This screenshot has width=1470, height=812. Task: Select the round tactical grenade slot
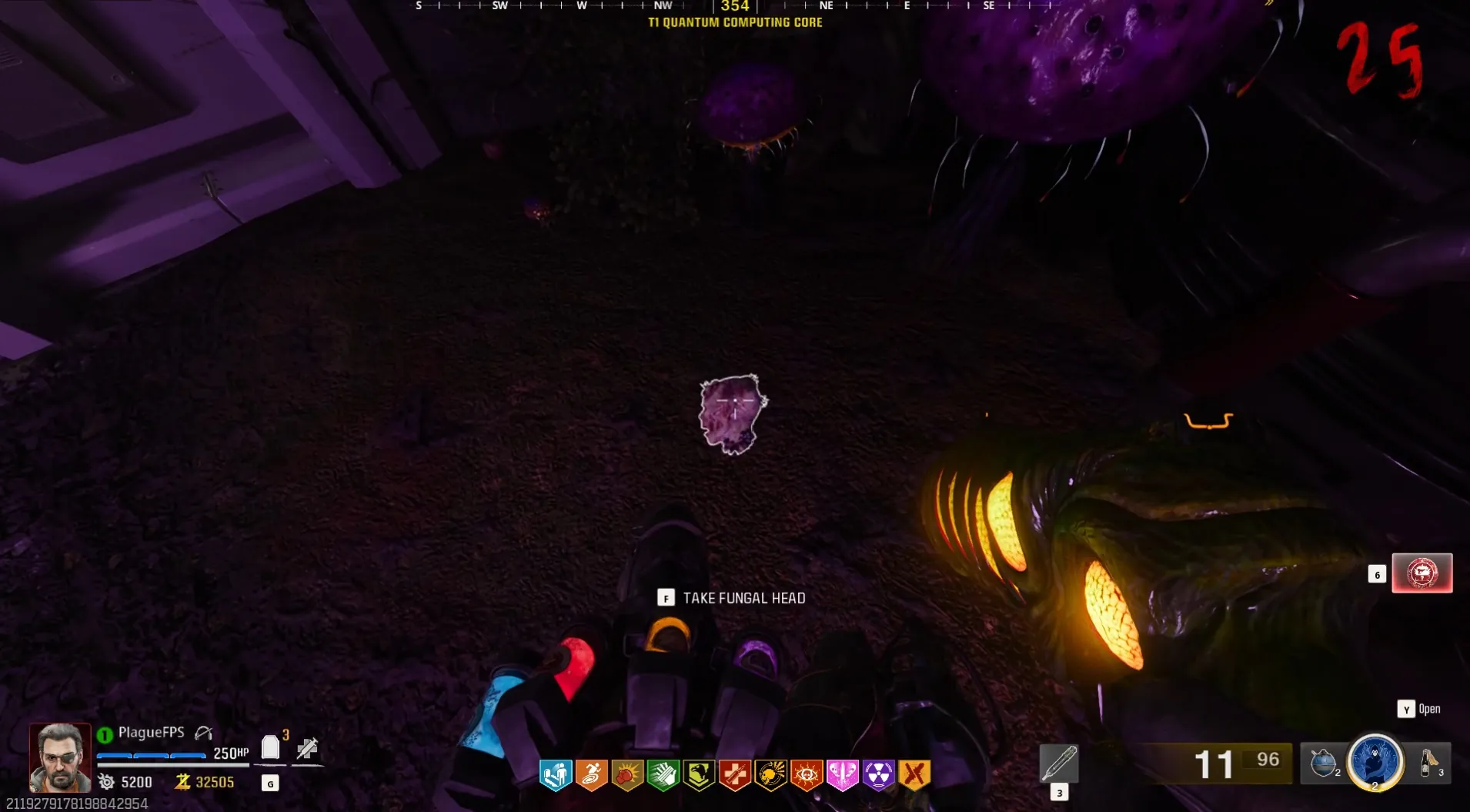pyautogui.click(x=1324, y=763)
